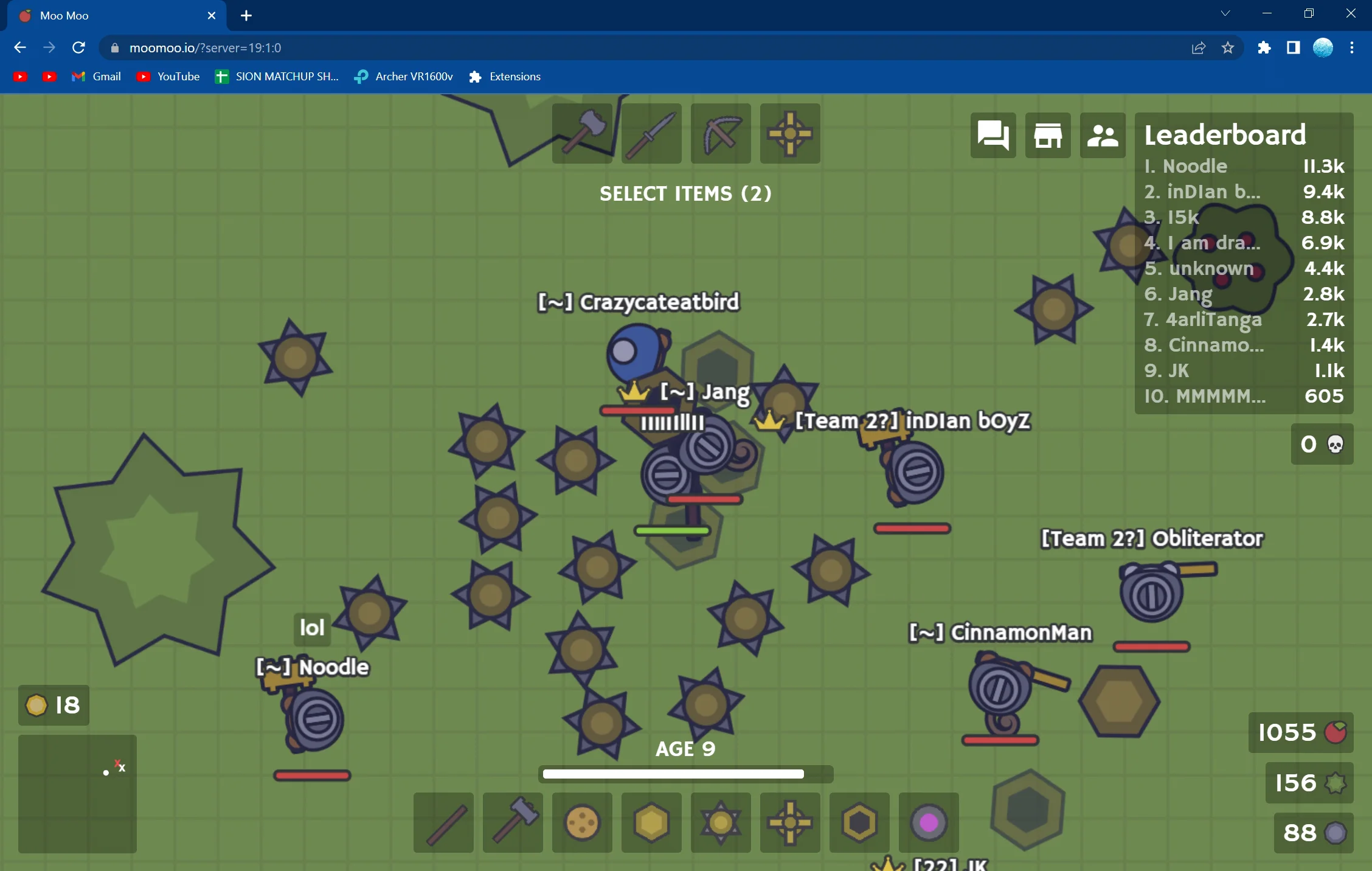Equip the stone hammer in the hotbar
This screenshot has height=871, width=1372.
pos(513,822)
